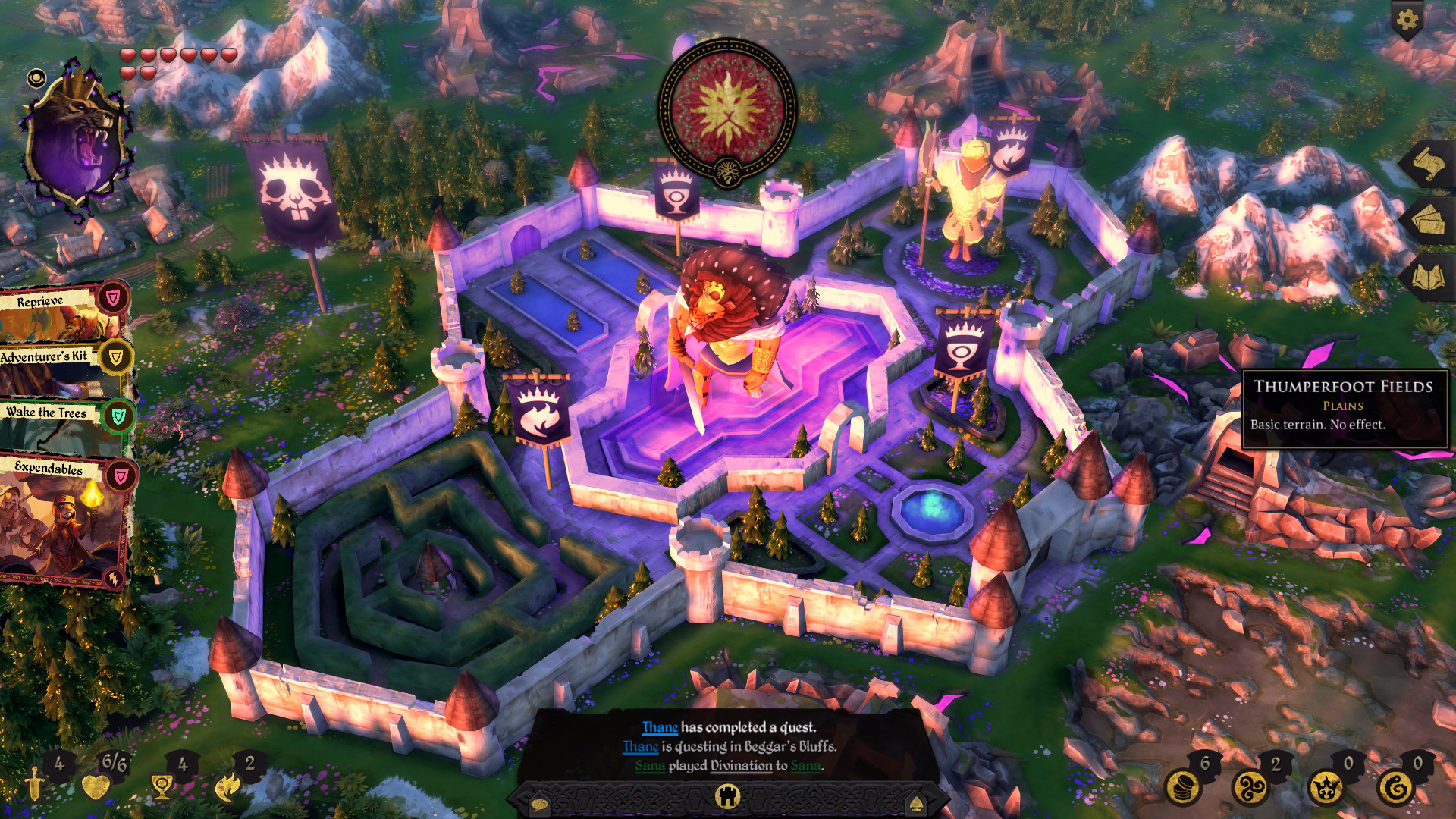Click the crowned prestige resource icon
1456x819 pixels.
click(x=1326, y=787)
